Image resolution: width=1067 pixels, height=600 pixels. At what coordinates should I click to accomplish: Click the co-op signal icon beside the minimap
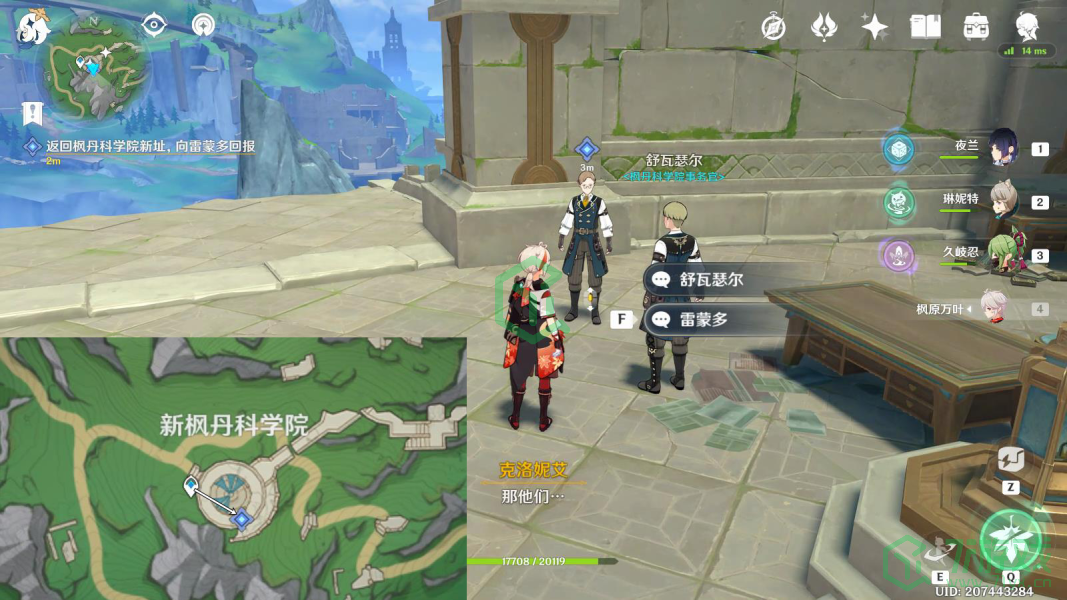[204, 25]
